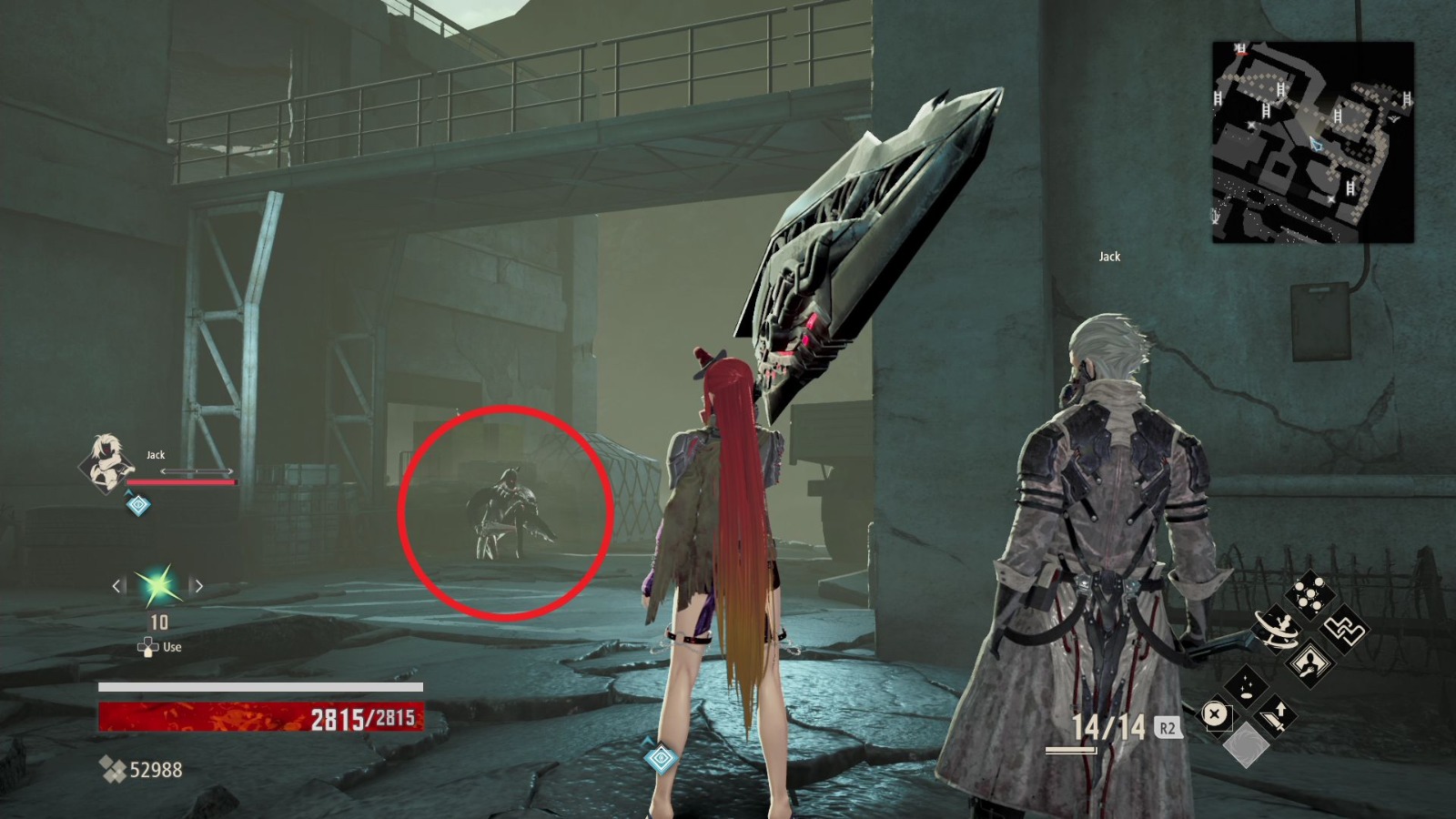Select the kneeling figure gift icon
Viewport: 1456px width, 819px height.
pos(1309,664)
